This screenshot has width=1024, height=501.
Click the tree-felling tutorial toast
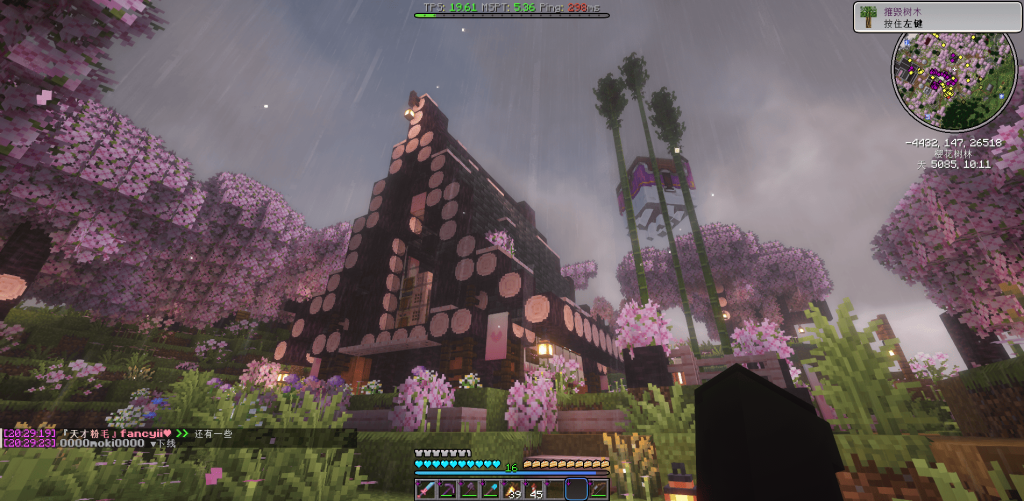coord(936,16)
